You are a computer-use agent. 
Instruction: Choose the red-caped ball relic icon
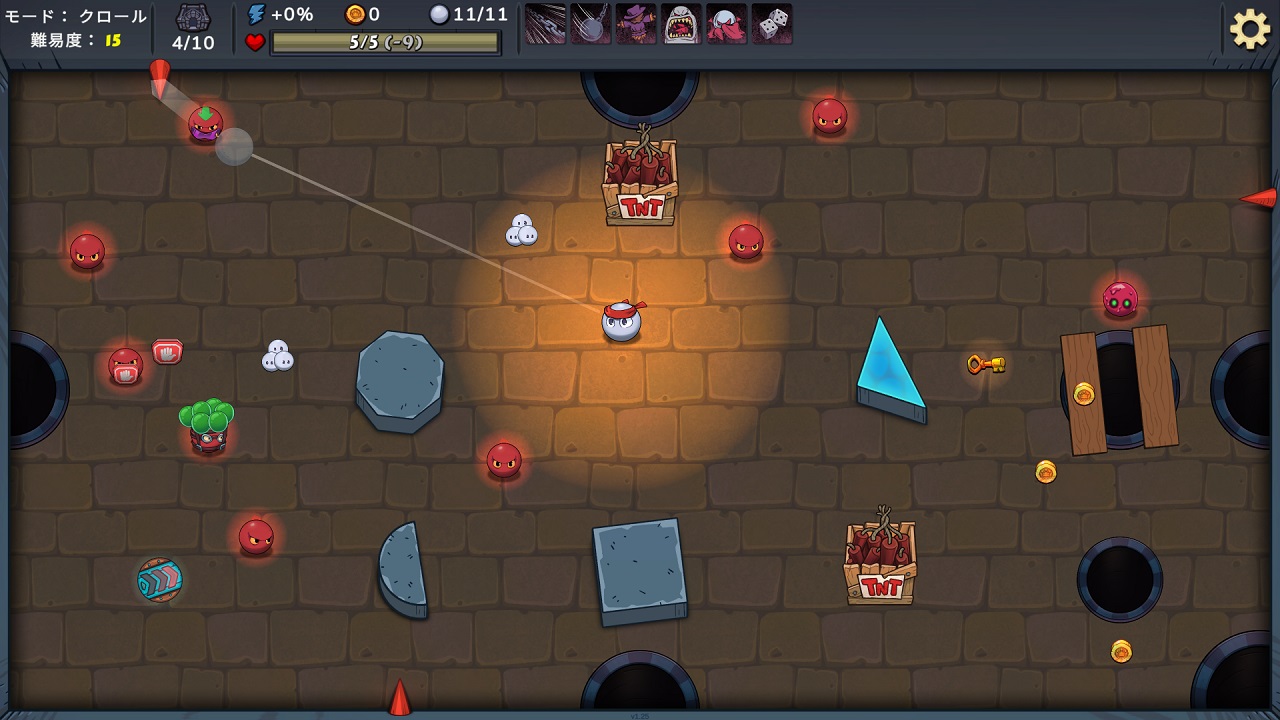click(x=726, y=24)
